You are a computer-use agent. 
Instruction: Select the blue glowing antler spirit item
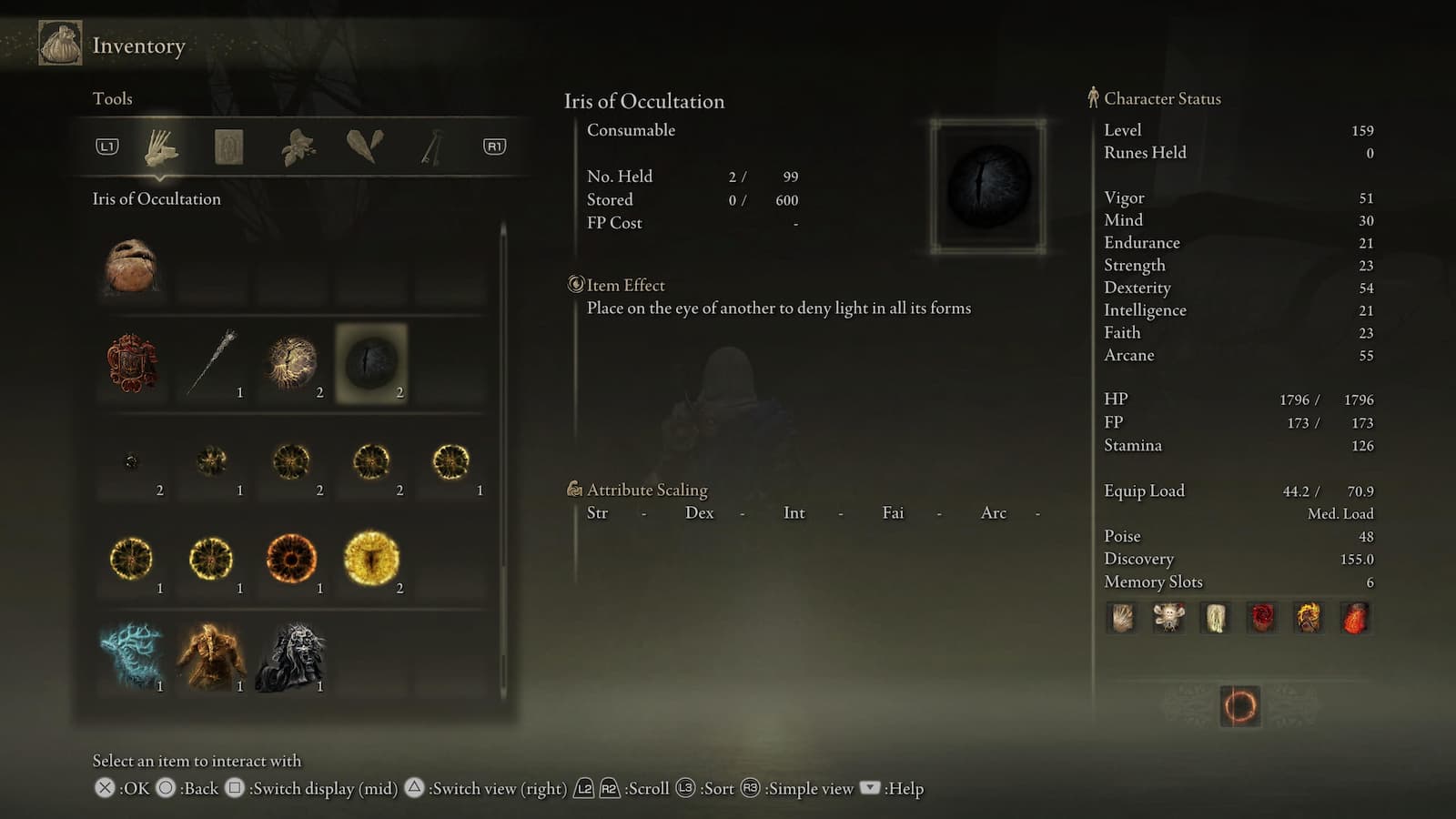tap(132, 655)
